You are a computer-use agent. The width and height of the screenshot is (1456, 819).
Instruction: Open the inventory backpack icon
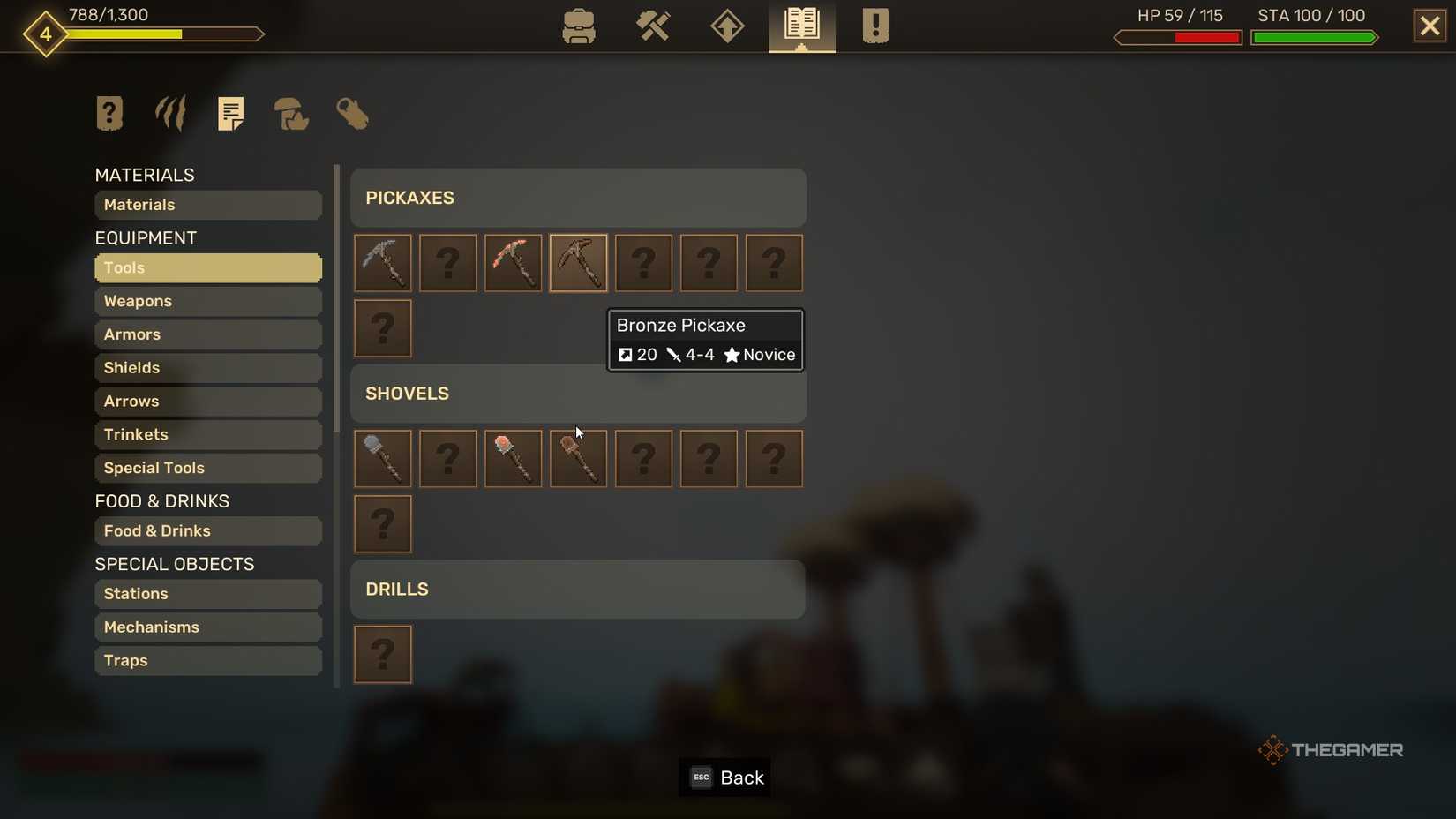(579, 26)
